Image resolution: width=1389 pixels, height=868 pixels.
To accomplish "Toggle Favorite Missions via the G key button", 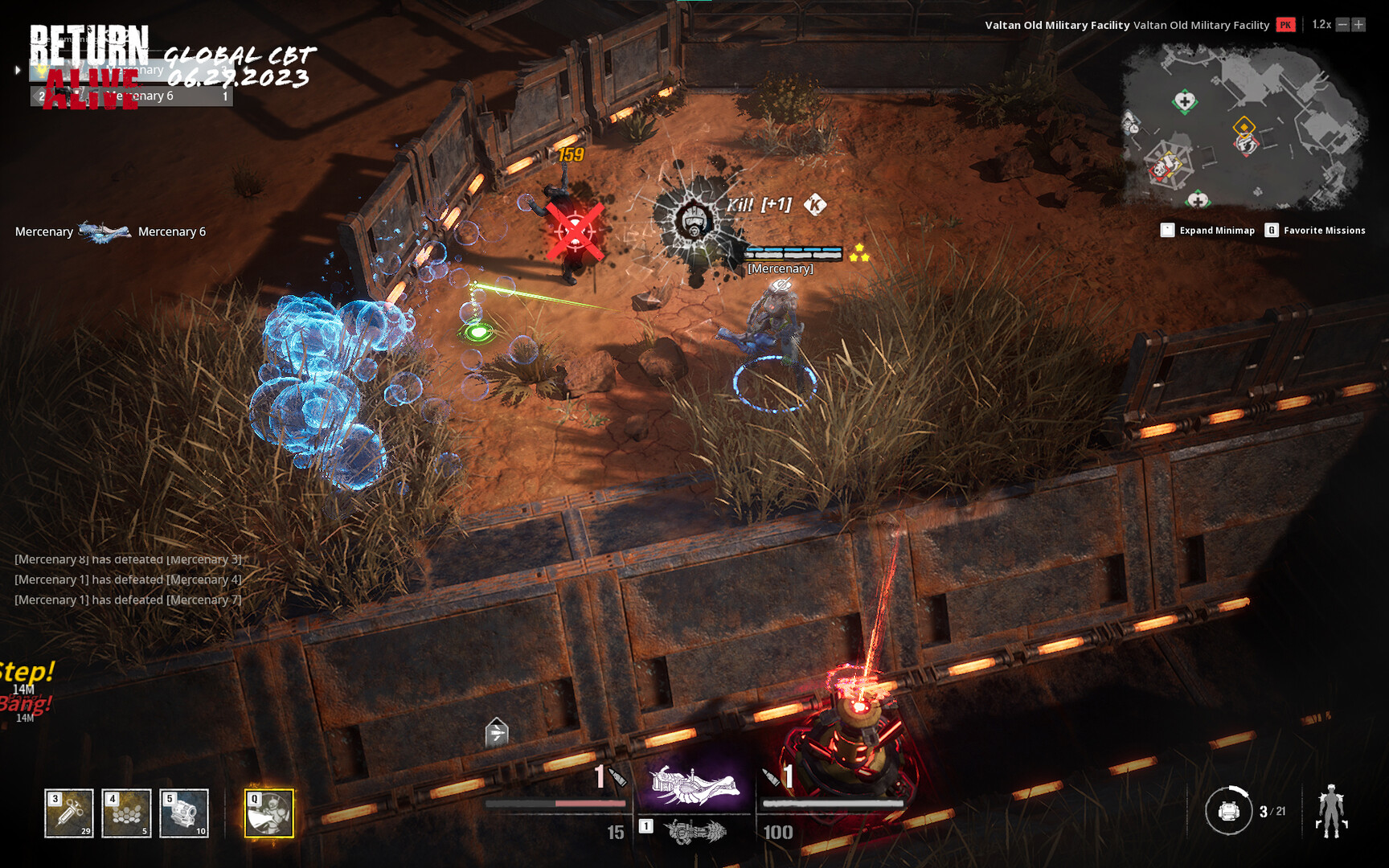I will coord(1272,230).
